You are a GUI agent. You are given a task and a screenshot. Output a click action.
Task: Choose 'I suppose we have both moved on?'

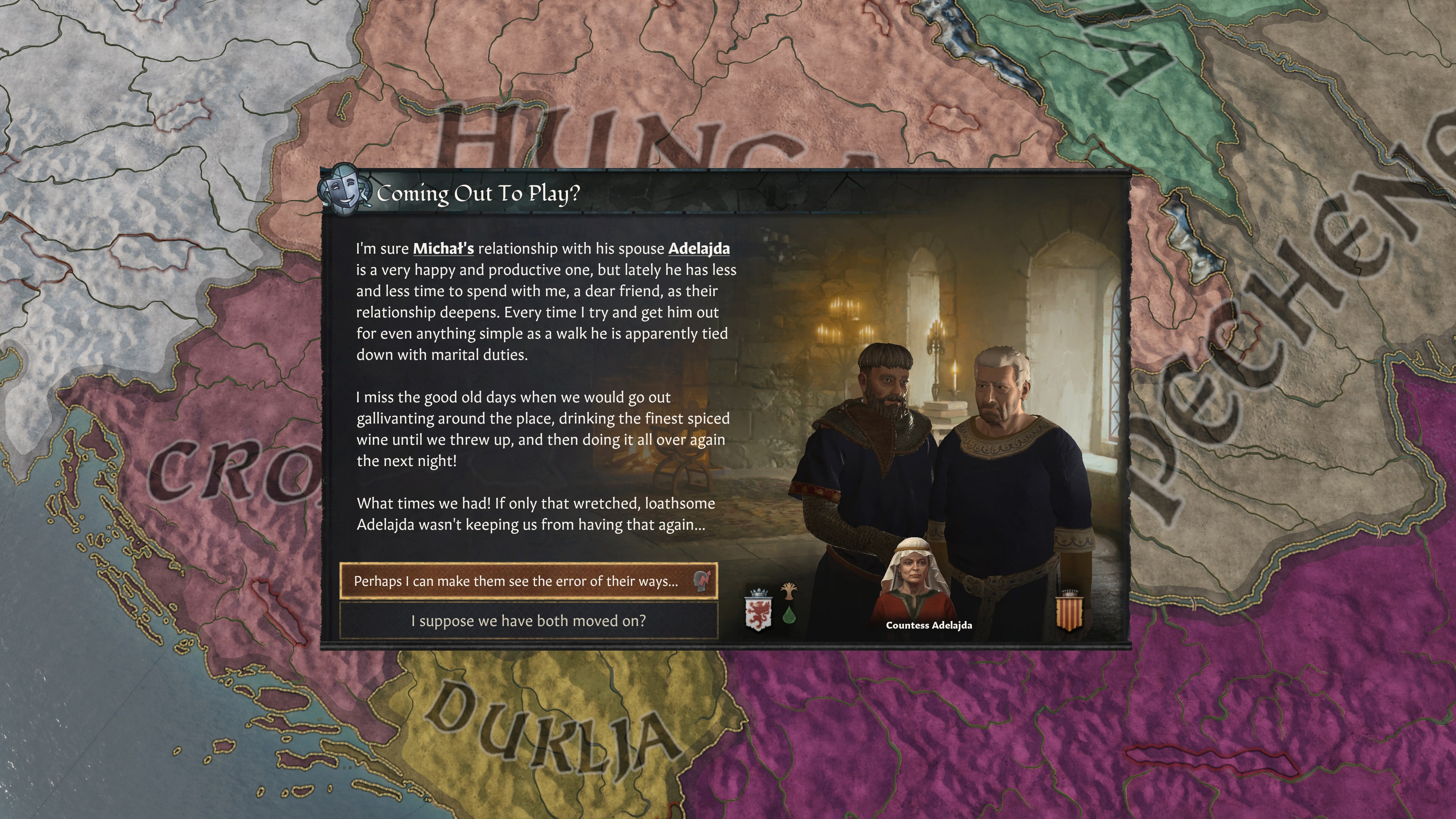tap(530, 620)
